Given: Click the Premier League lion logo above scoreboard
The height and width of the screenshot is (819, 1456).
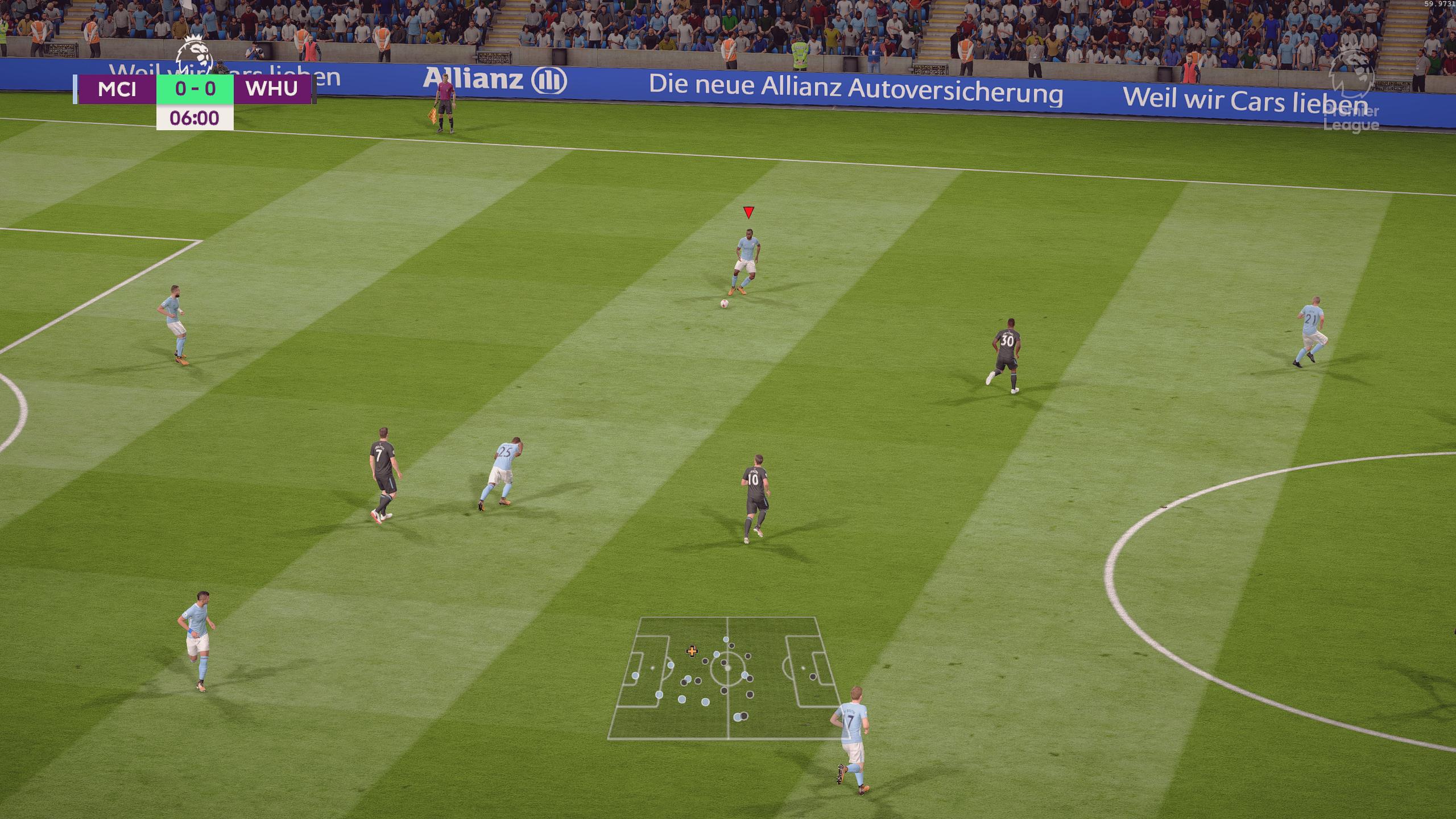Looking at the screenshot, I should 194,55.
